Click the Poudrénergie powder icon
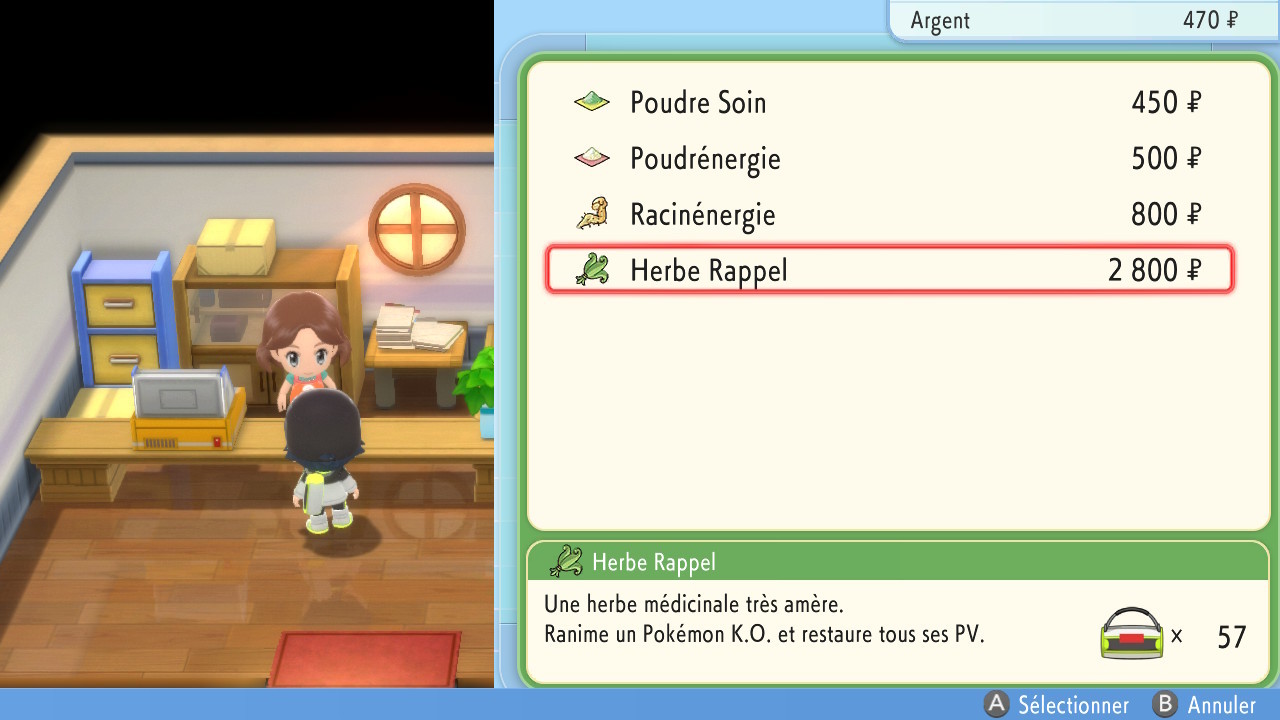The width and height of the screenshot is (1280, 720). point(592,157)
